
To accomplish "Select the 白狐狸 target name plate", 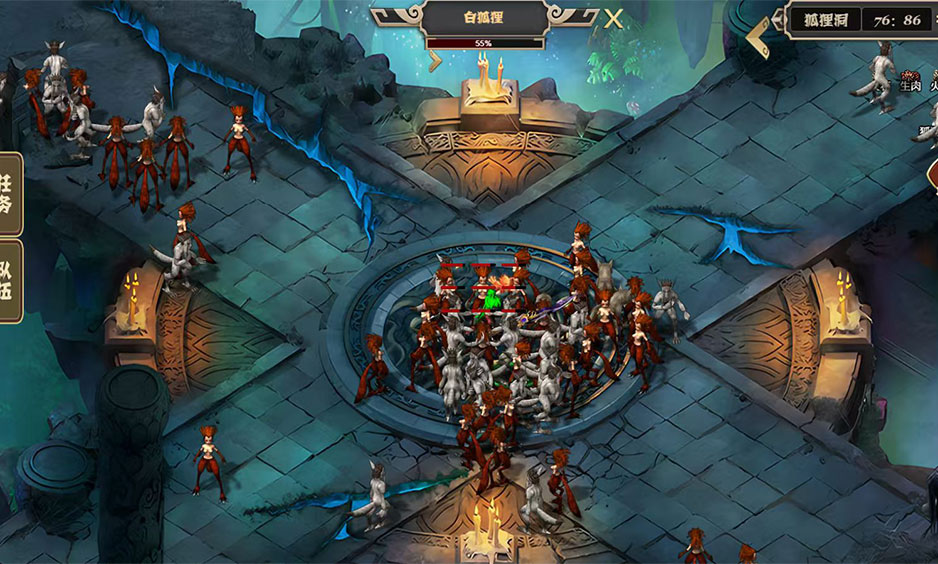I will click(x=484, y=19).
